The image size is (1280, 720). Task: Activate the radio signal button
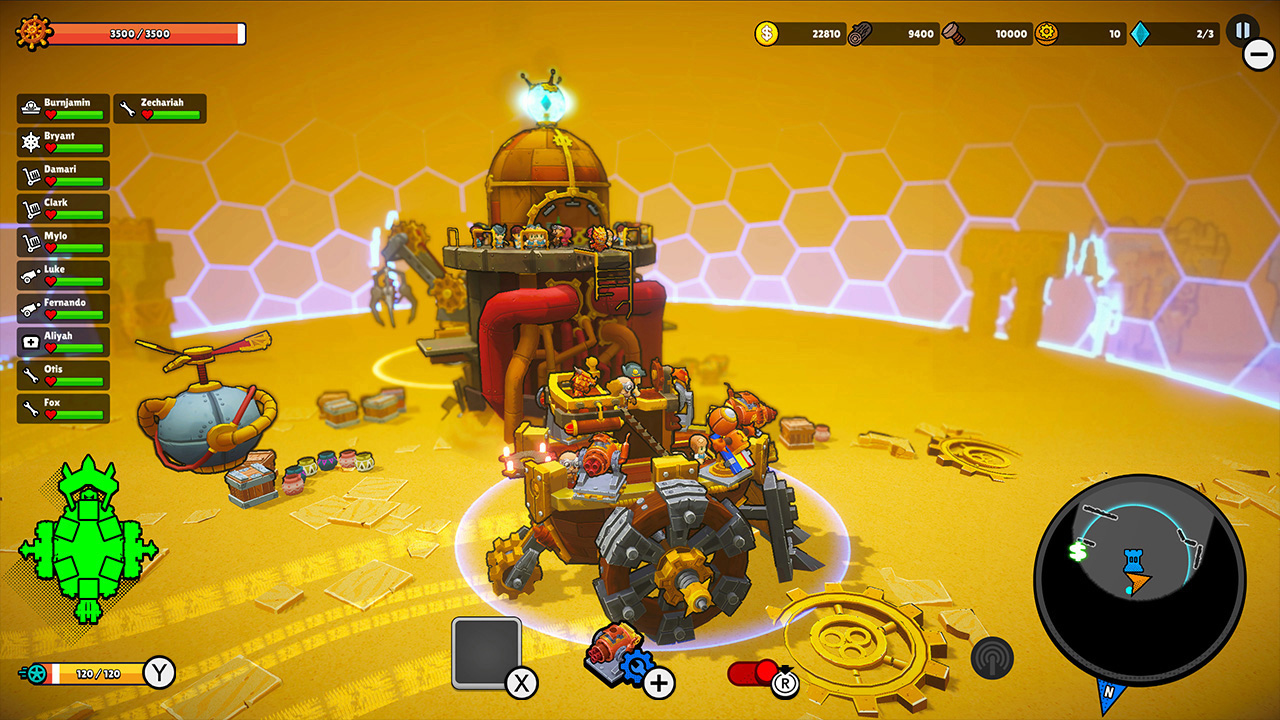(x=992, y=657)
